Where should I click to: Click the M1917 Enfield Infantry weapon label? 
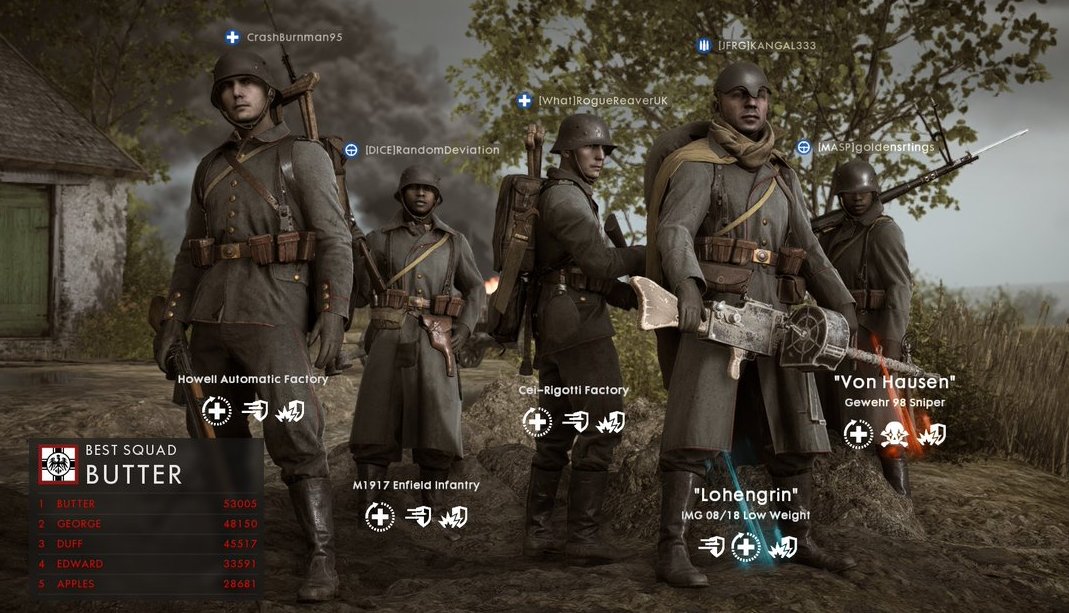(x=416, y=485)
